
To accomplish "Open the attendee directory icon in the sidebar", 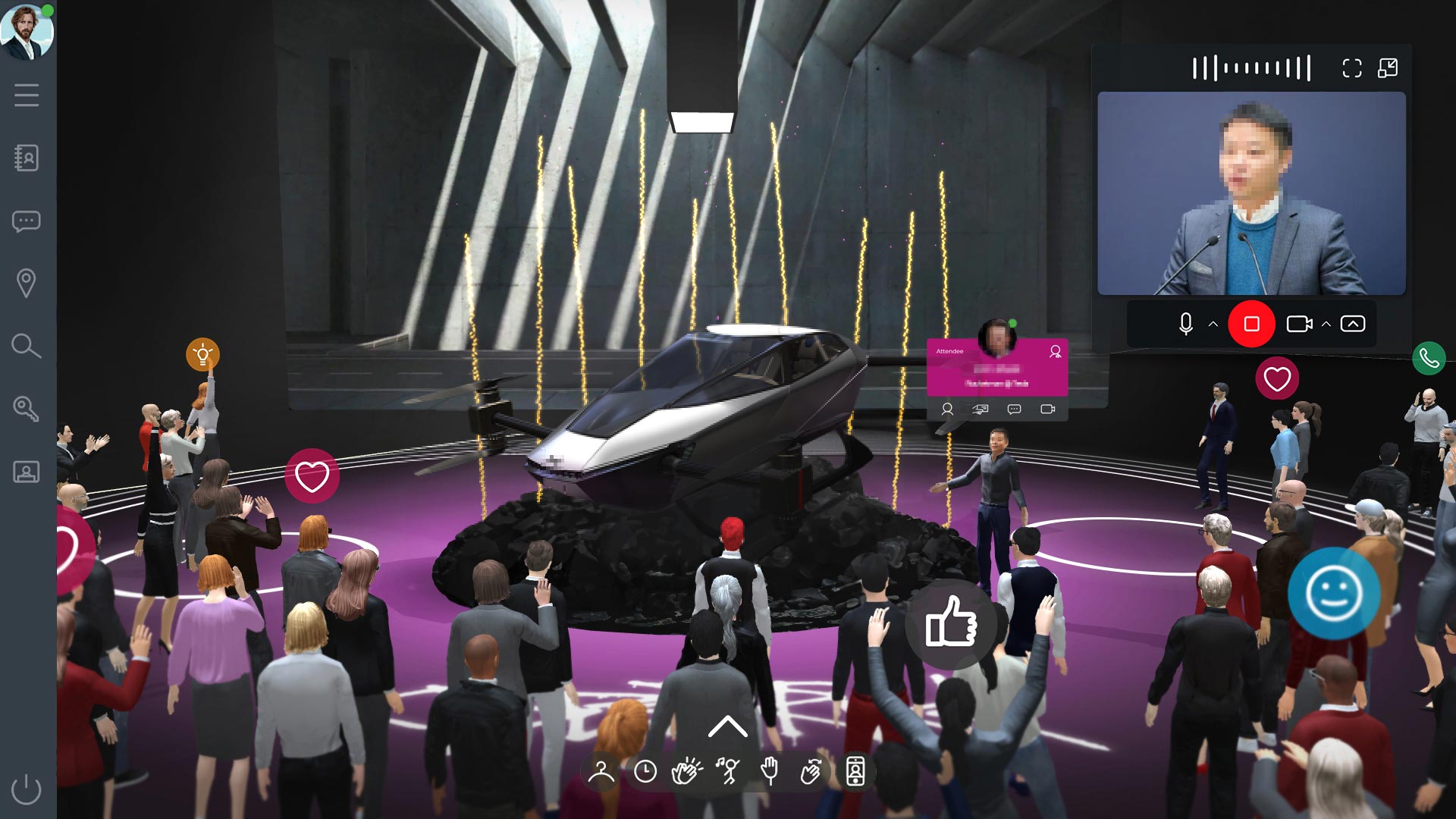I will 27,158.
